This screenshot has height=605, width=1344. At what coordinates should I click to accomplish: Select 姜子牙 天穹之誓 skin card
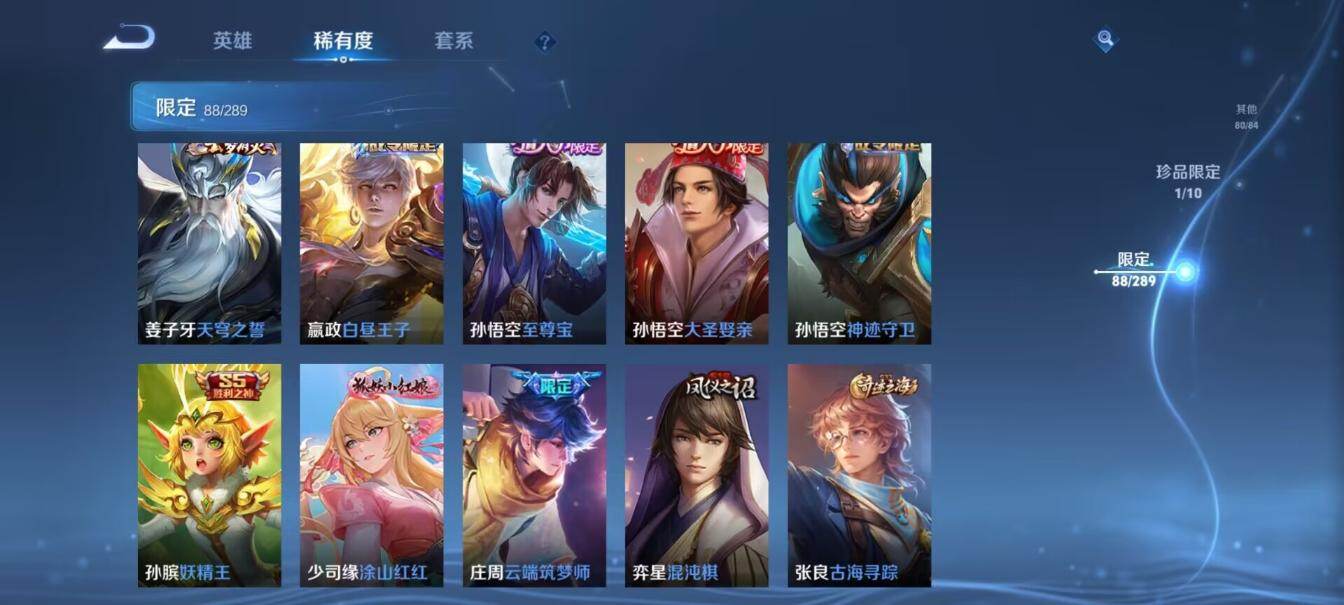209,243
